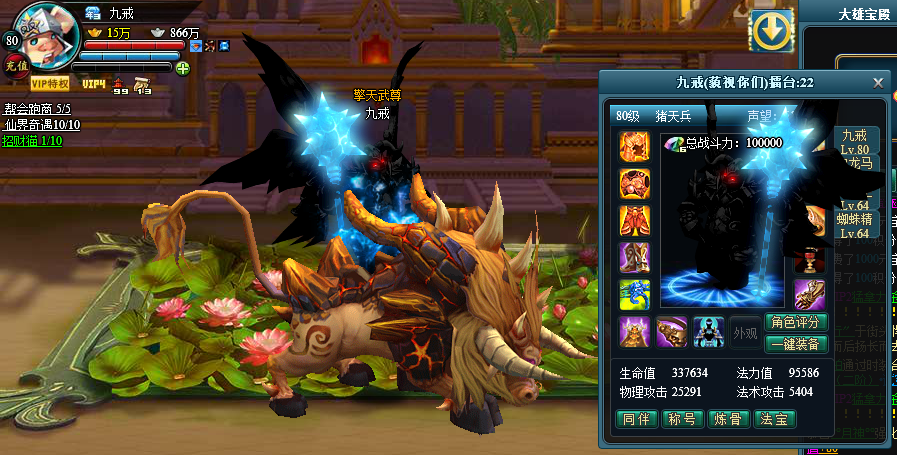Click the 九戒 player portrait avatar

point(47,34)
